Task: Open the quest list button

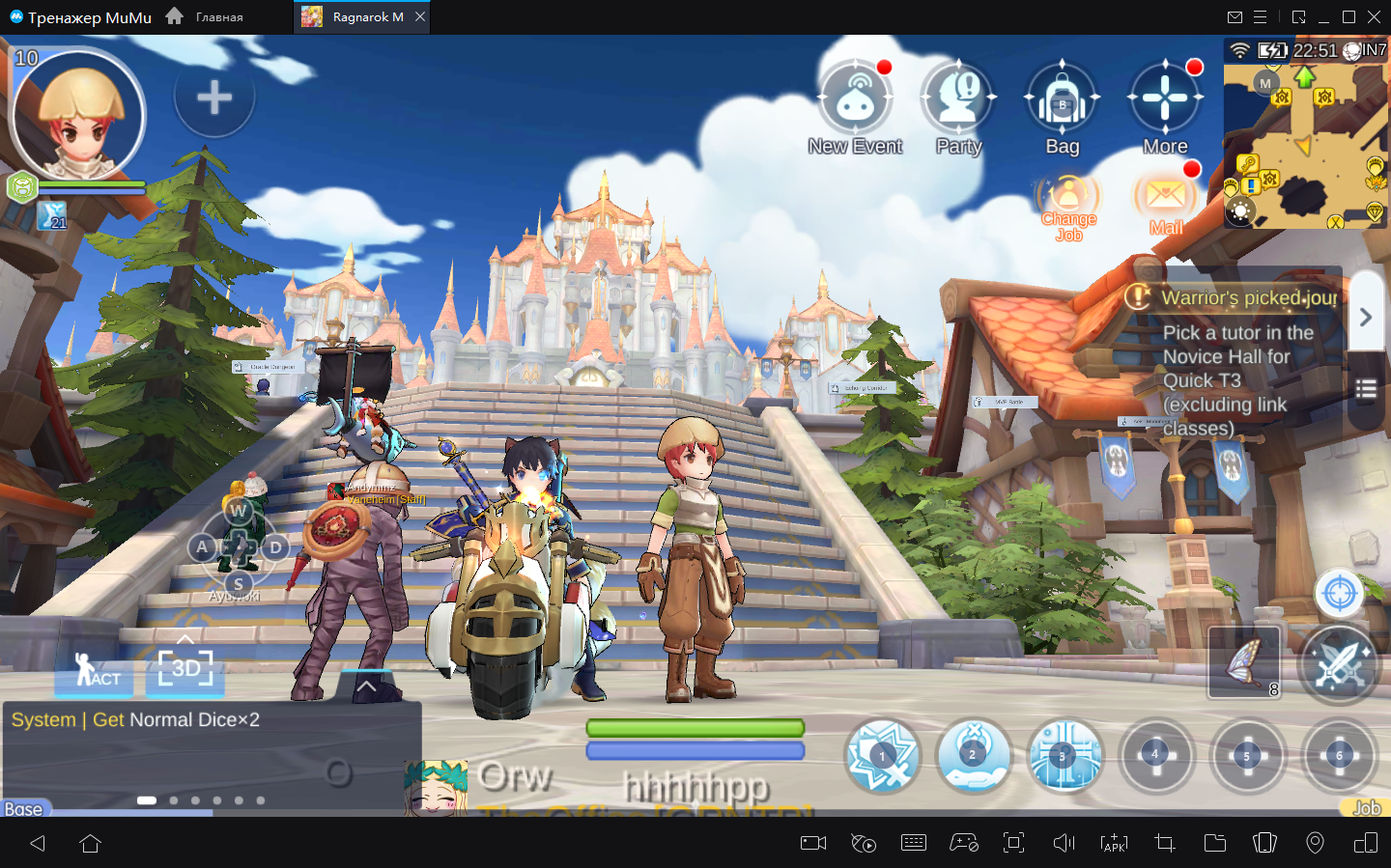Action: point(1365,389)
